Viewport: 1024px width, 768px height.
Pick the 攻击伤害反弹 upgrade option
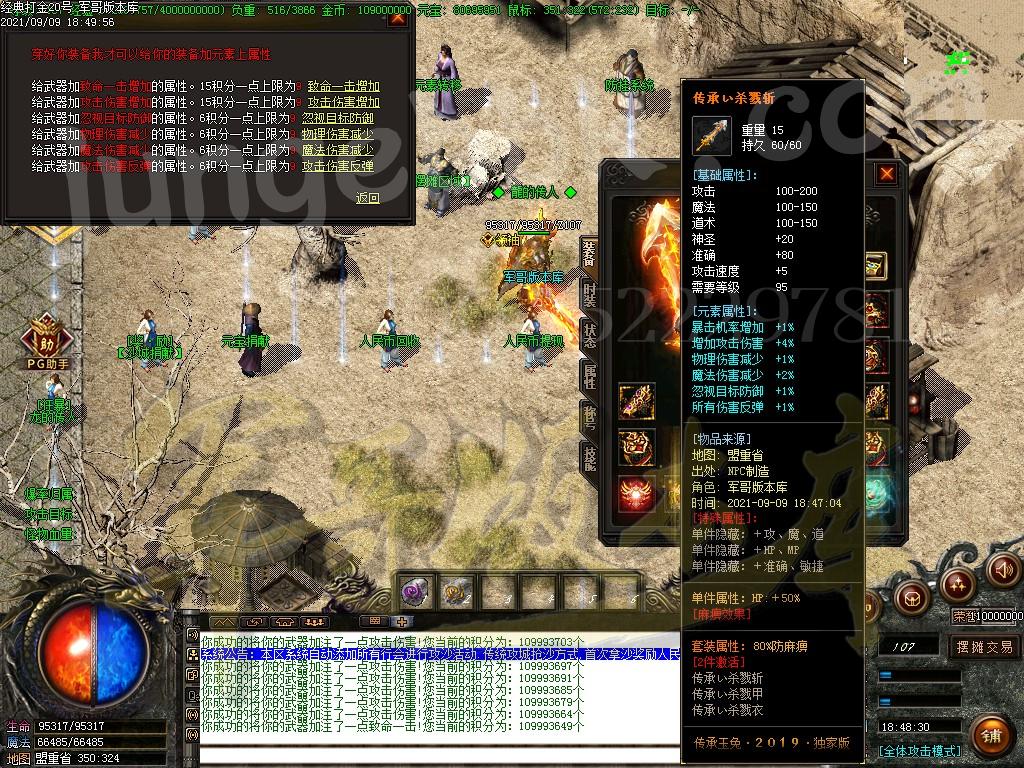(x=338, y=166)
